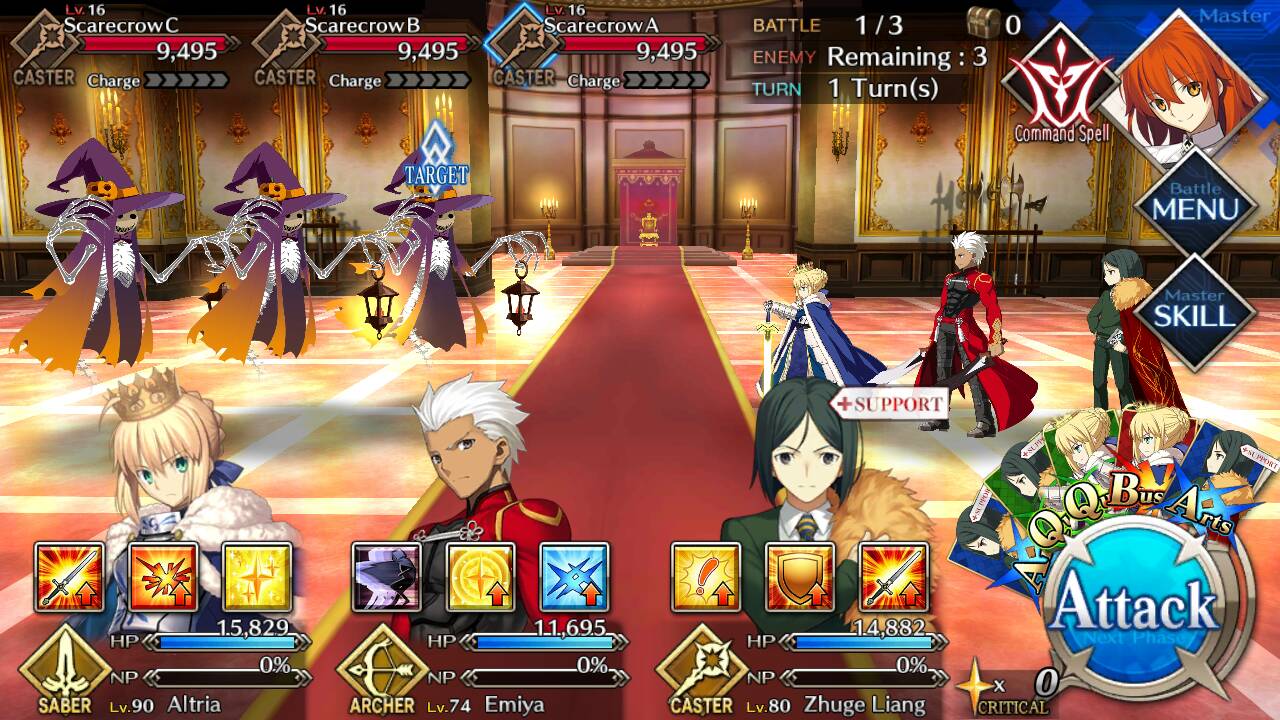Activate Zhuge Liang's sword attack-up skill
Image resolution: width=1280 pixels, height=720 pixels.
click(893, 577)
